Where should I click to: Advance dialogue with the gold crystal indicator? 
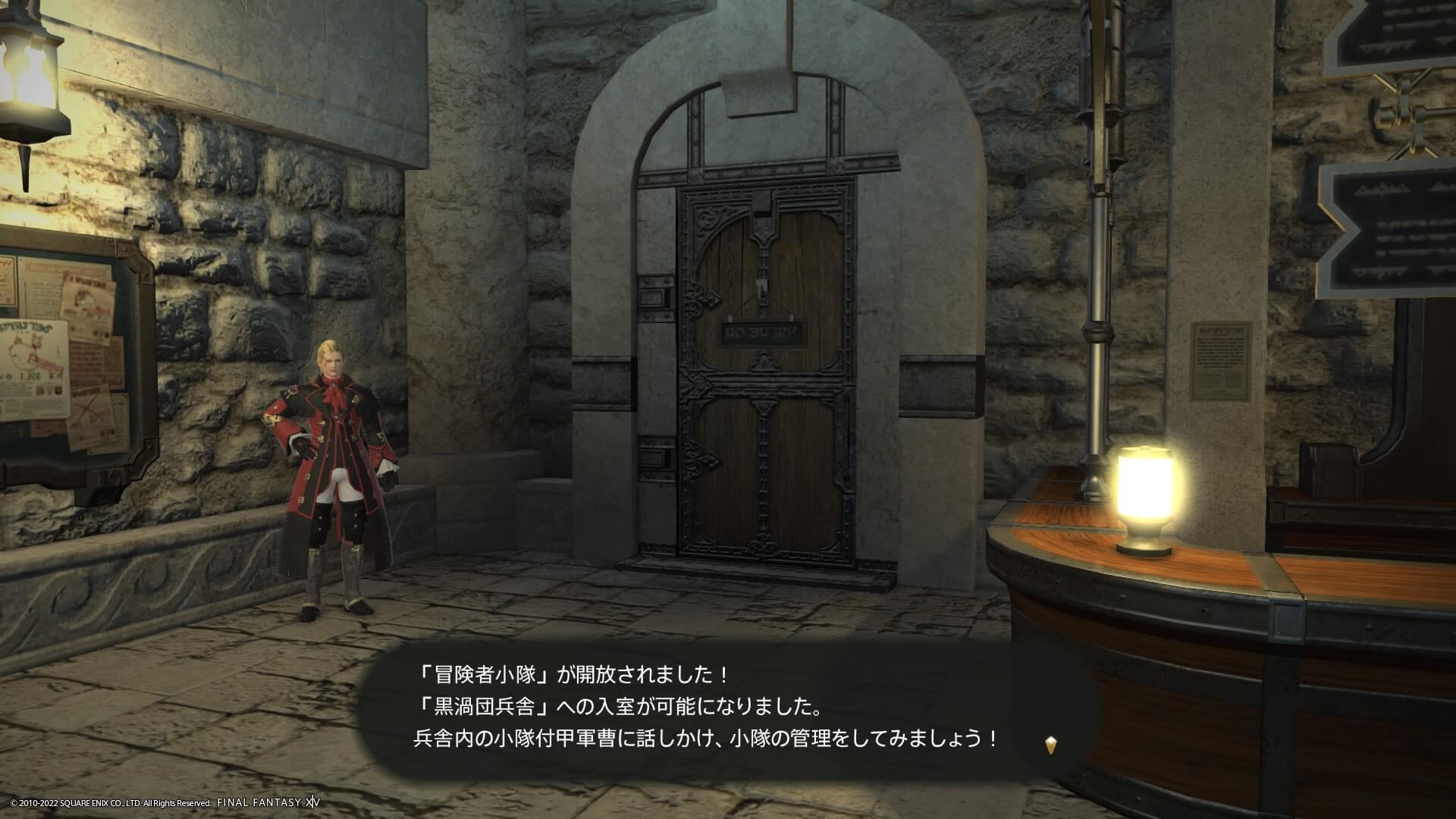pyautogui.click(x=1050, y=745)
